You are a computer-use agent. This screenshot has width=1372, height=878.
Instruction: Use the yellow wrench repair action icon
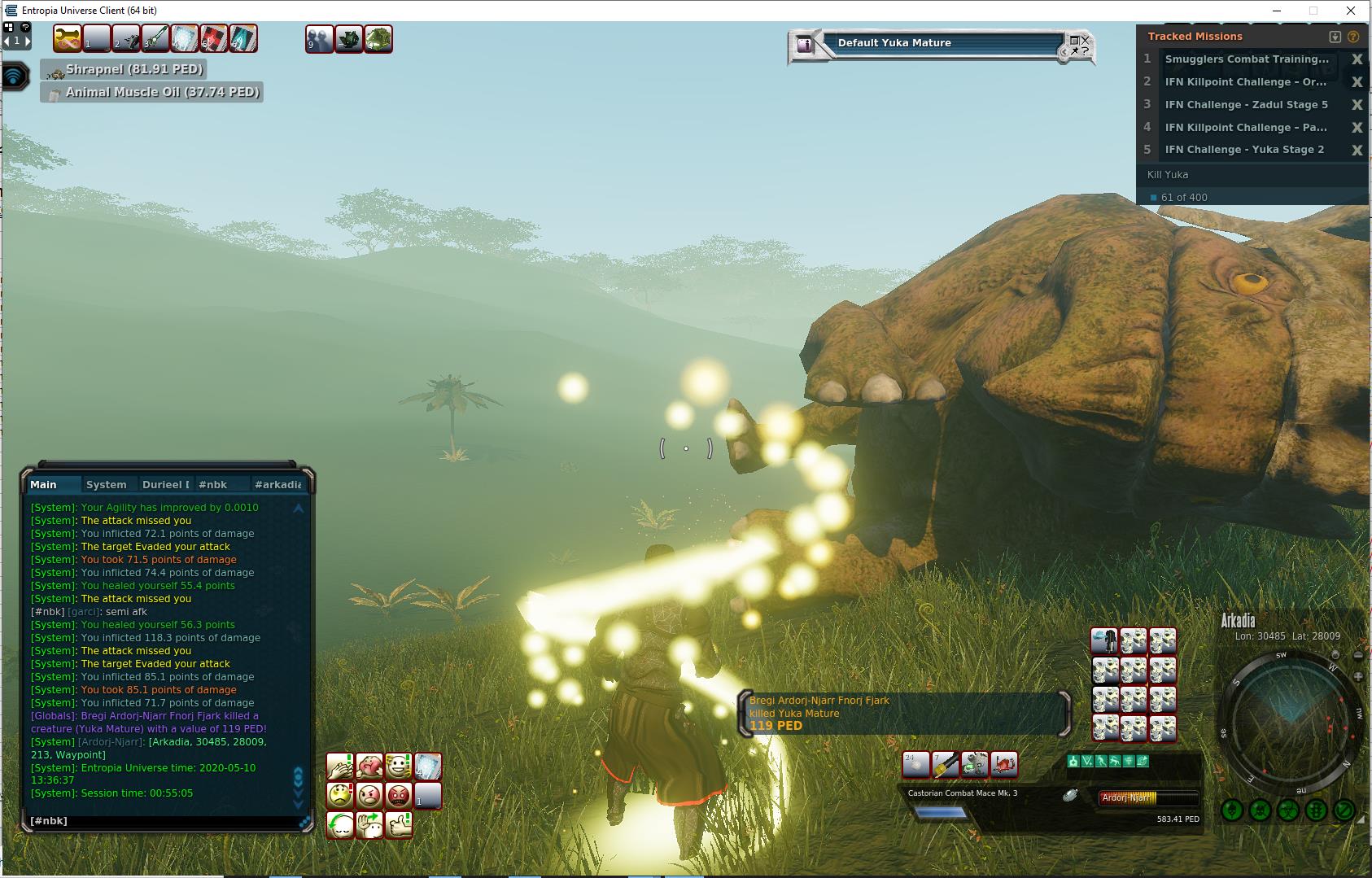click(x=68, y=38)
